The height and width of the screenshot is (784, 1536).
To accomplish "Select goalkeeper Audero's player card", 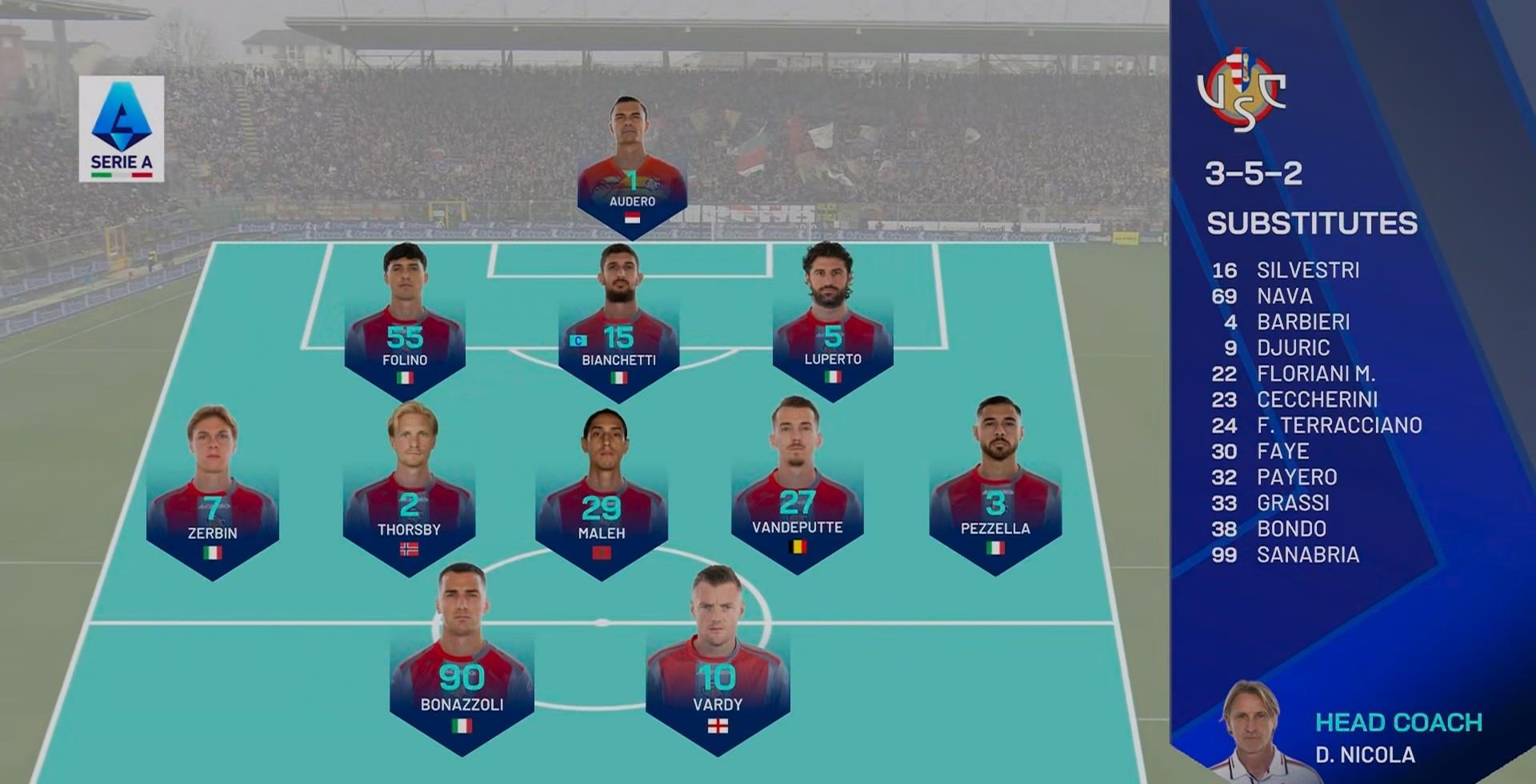I will (x=632, y=172).
